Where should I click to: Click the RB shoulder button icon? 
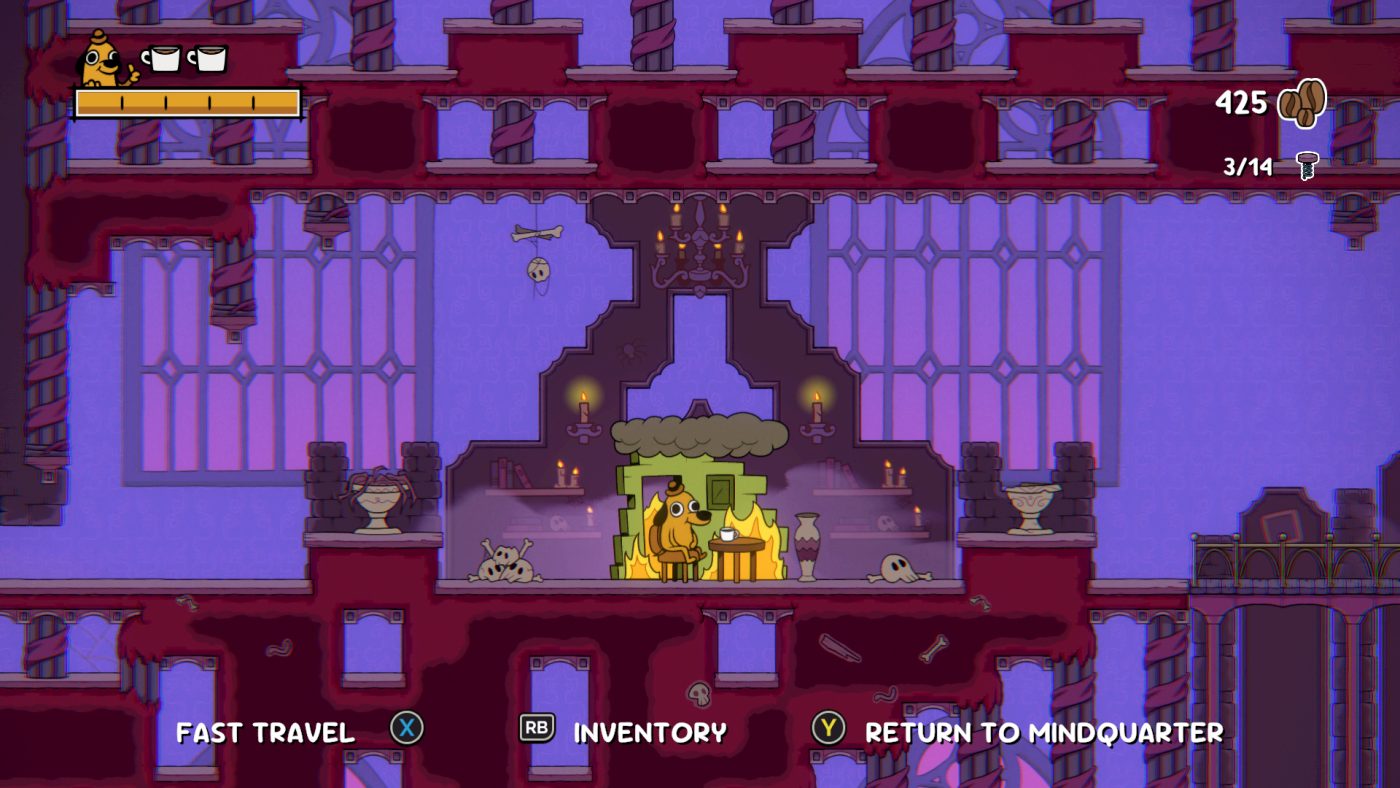536,730
